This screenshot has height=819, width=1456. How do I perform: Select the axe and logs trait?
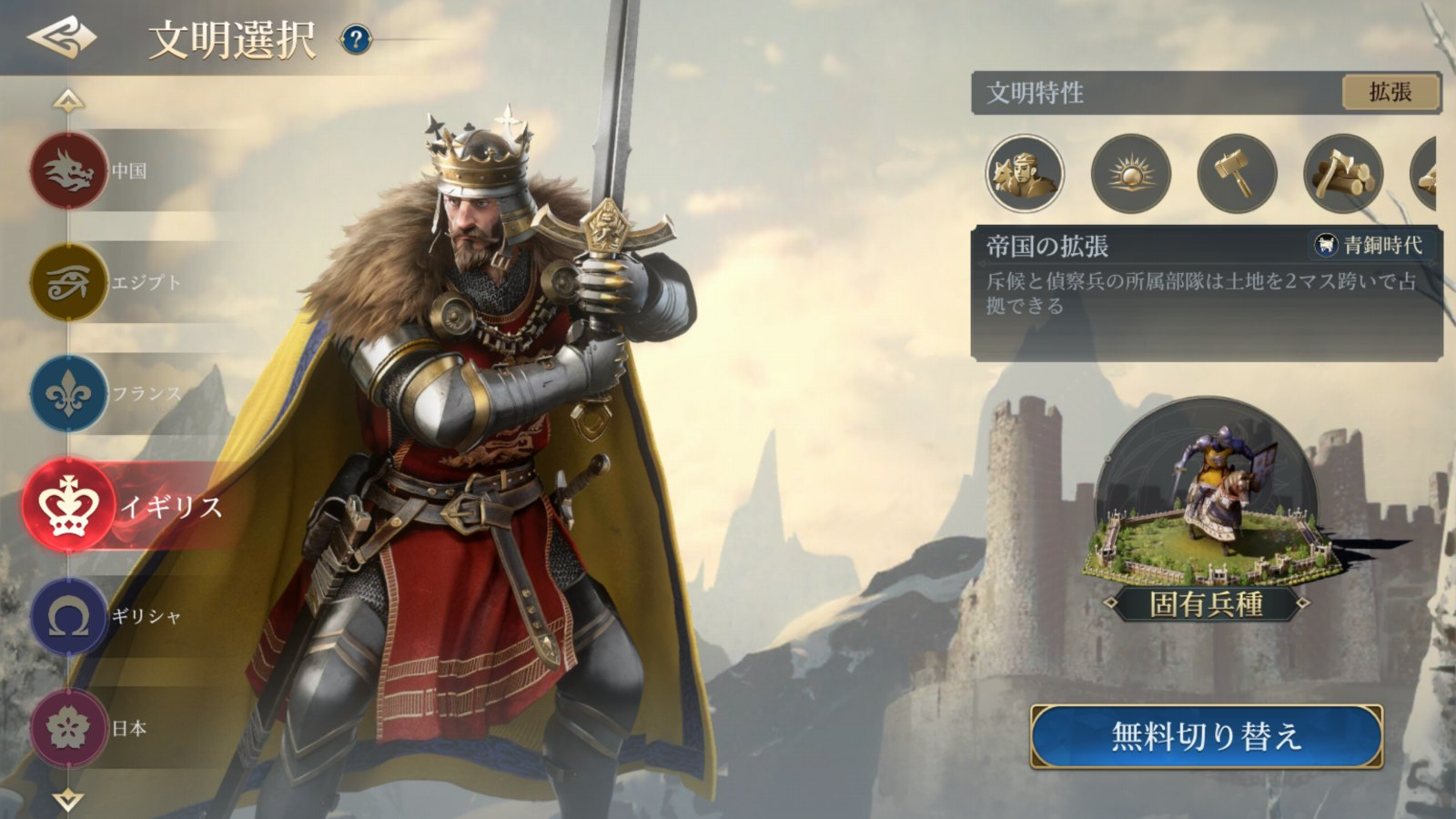[1343, 173]
